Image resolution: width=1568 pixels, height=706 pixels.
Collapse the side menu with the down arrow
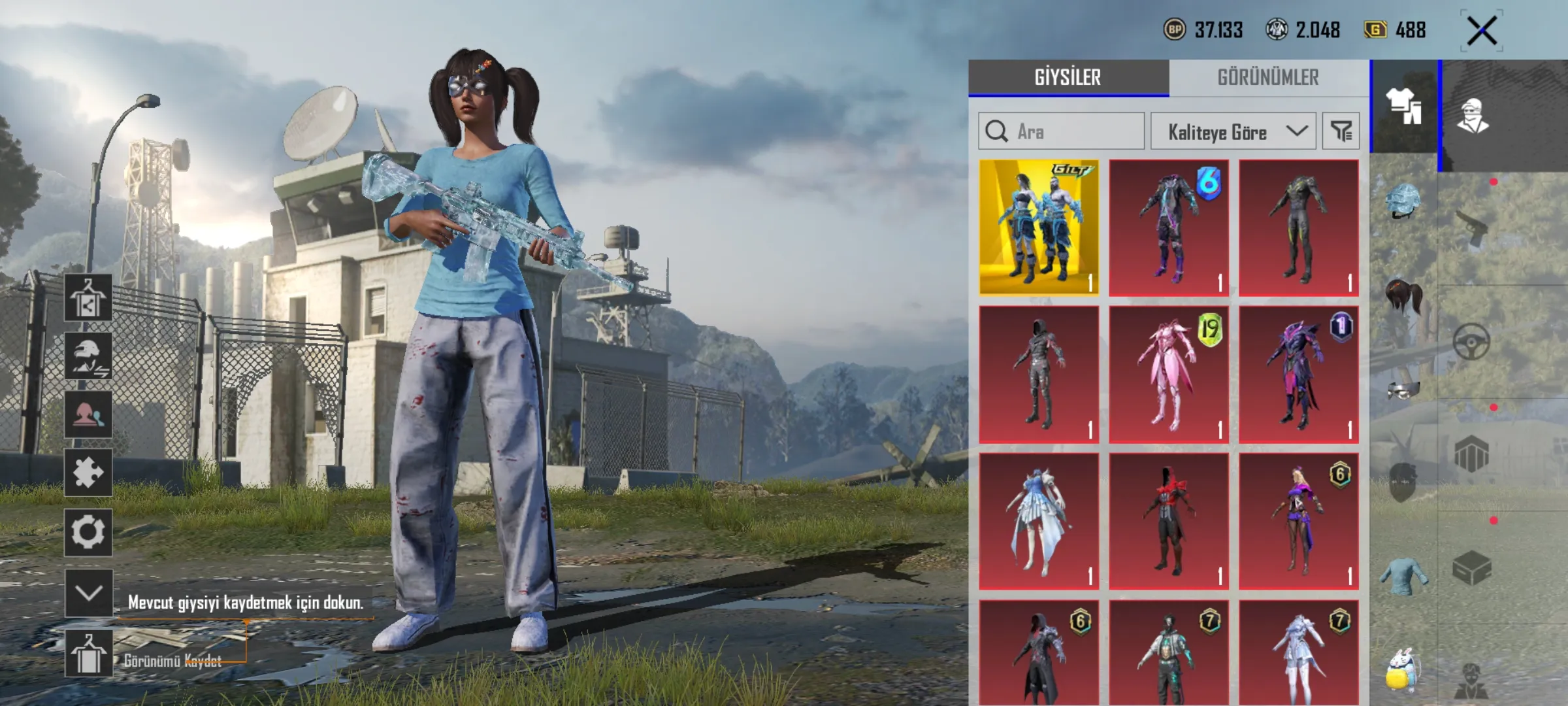click(x=88, y=592)
